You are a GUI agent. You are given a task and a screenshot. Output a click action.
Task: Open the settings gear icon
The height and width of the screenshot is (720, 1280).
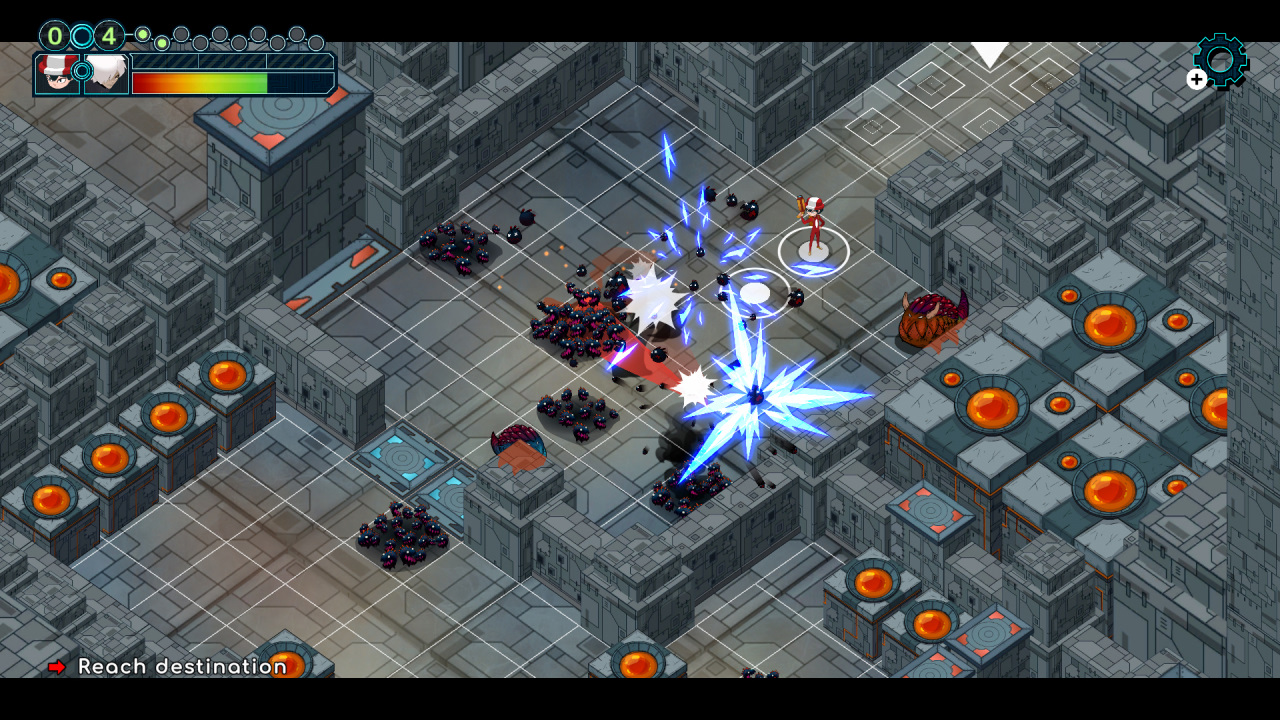1218,60
